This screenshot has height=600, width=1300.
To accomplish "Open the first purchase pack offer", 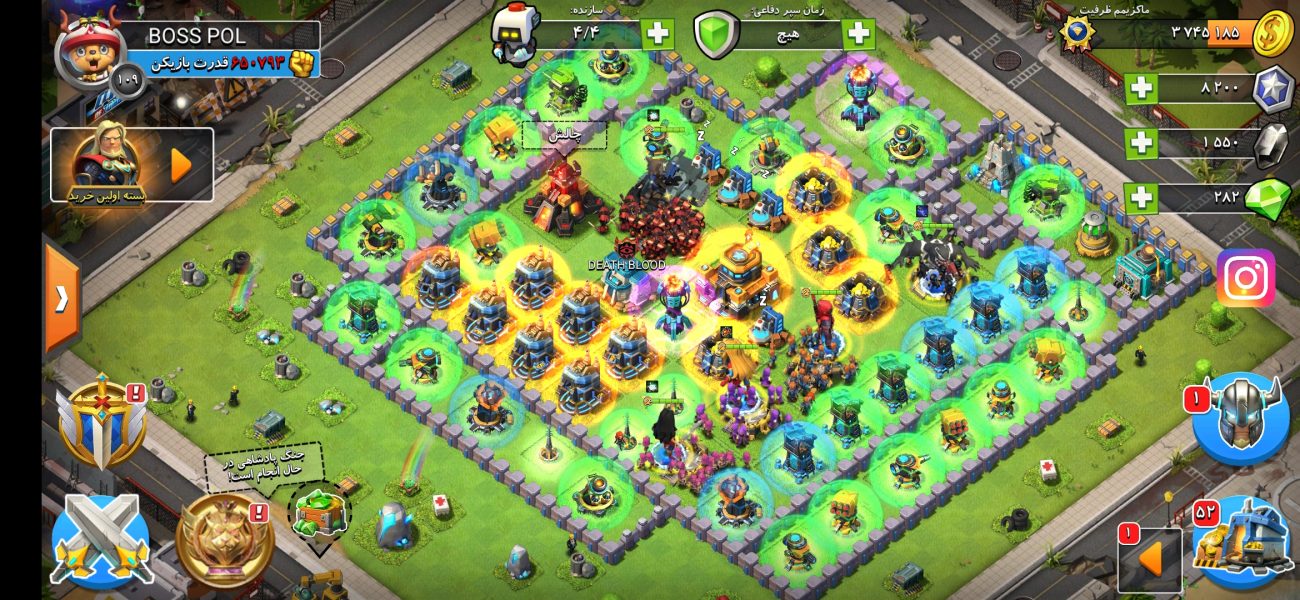I will point(131,164).
